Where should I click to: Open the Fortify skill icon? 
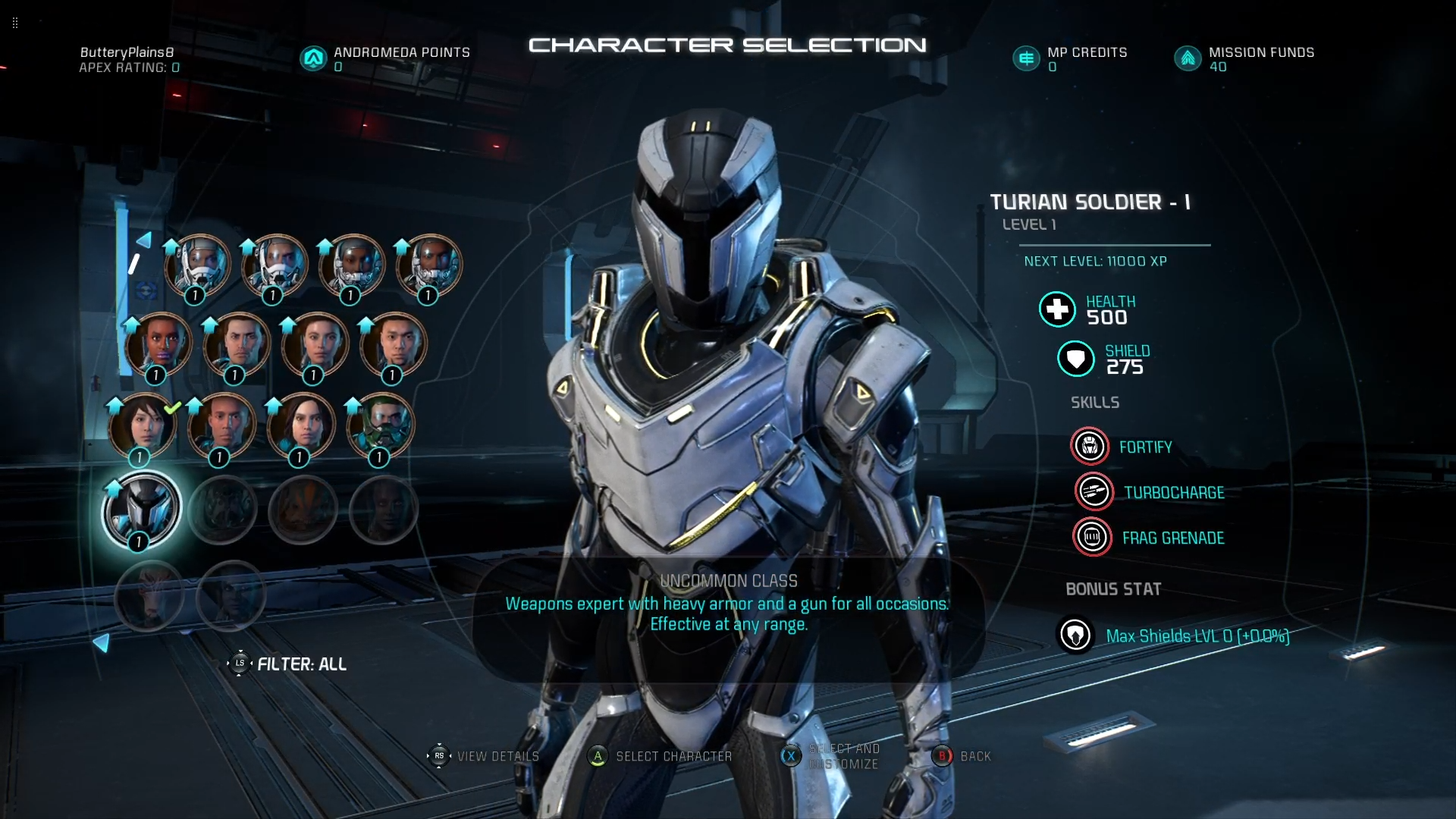pos(1090,447)
